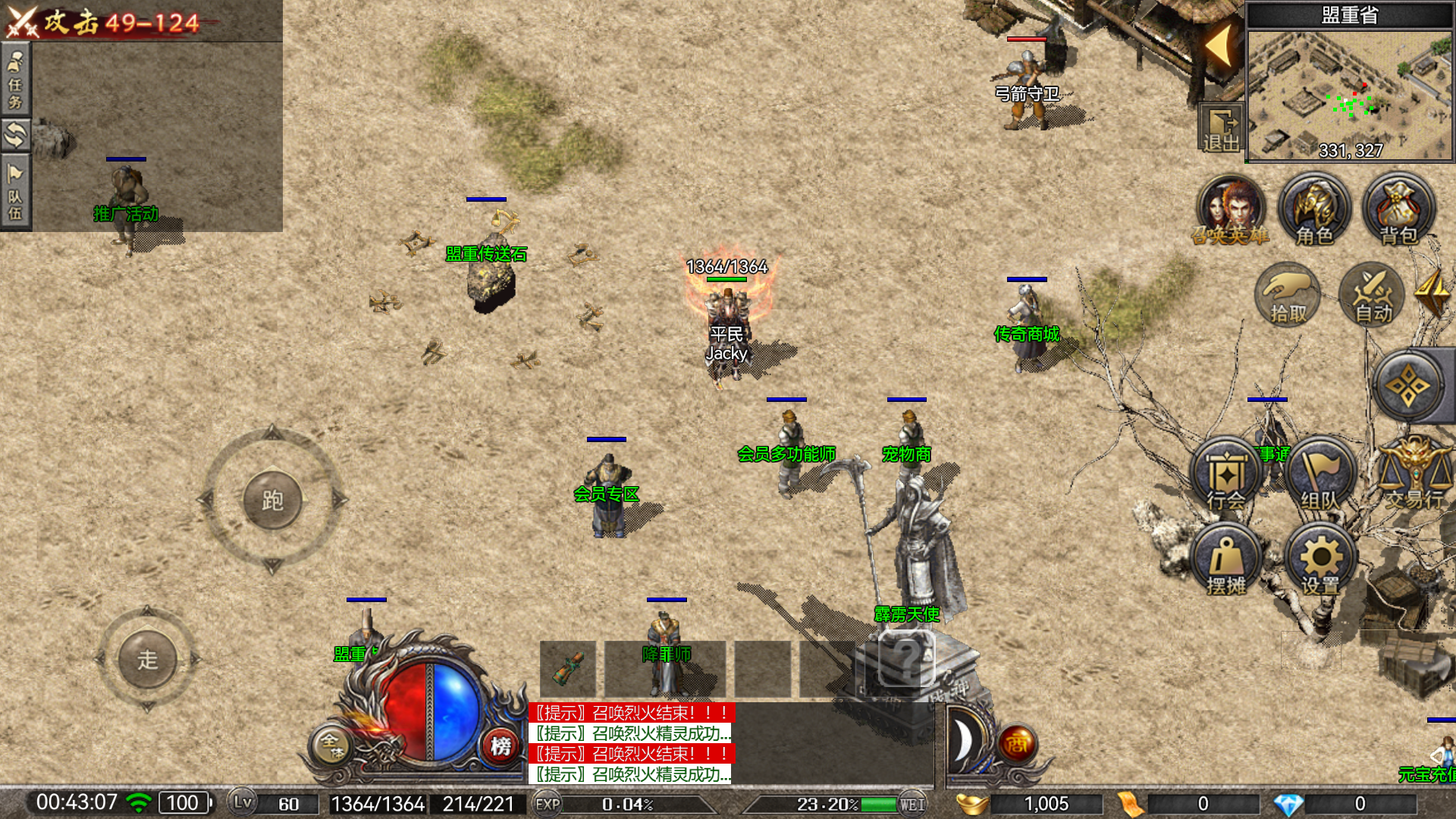1456x819 pixels.
Task: Open the 榜 ranking button
Action: click(500, 746)
